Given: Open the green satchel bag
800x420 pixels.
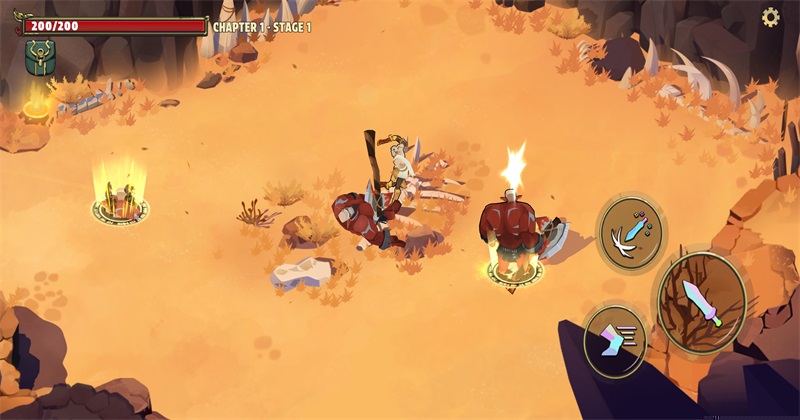Looking at the screenshot, I should (x=40, y=59).
